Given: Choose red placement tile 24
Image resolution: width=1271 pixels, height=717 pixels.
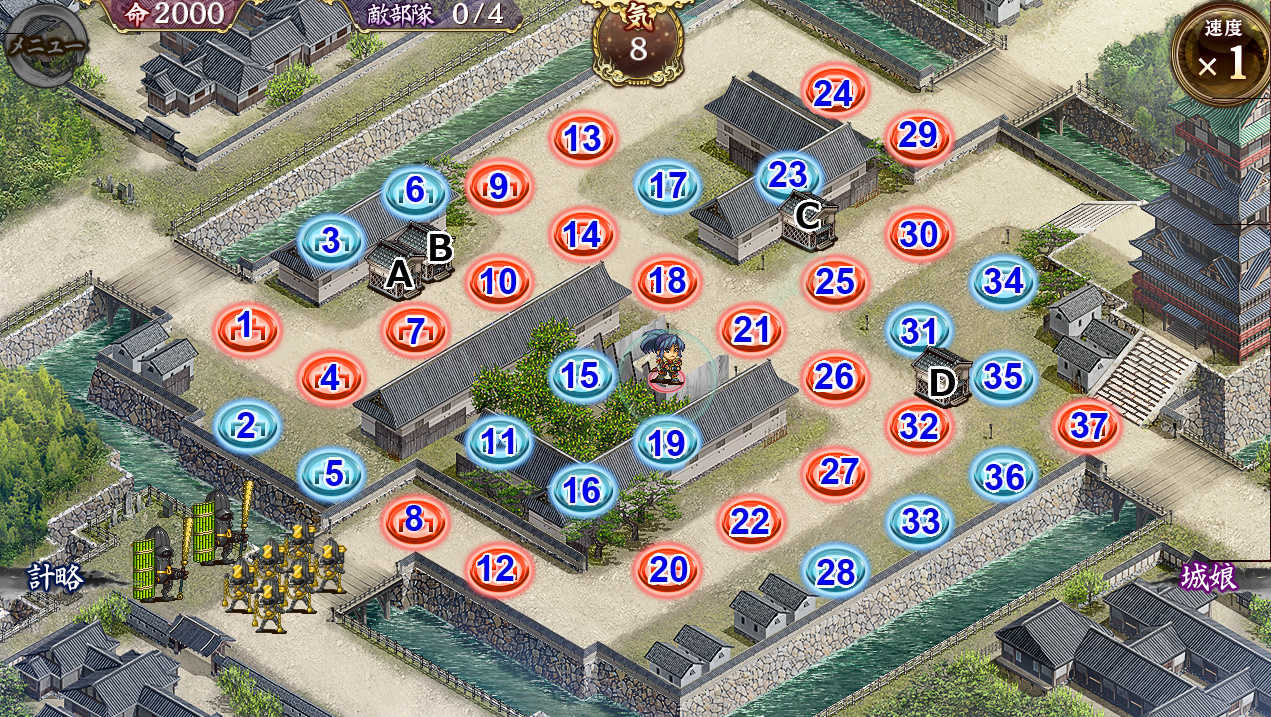Looking at the screenshot, I should click(x=834, y=92).
